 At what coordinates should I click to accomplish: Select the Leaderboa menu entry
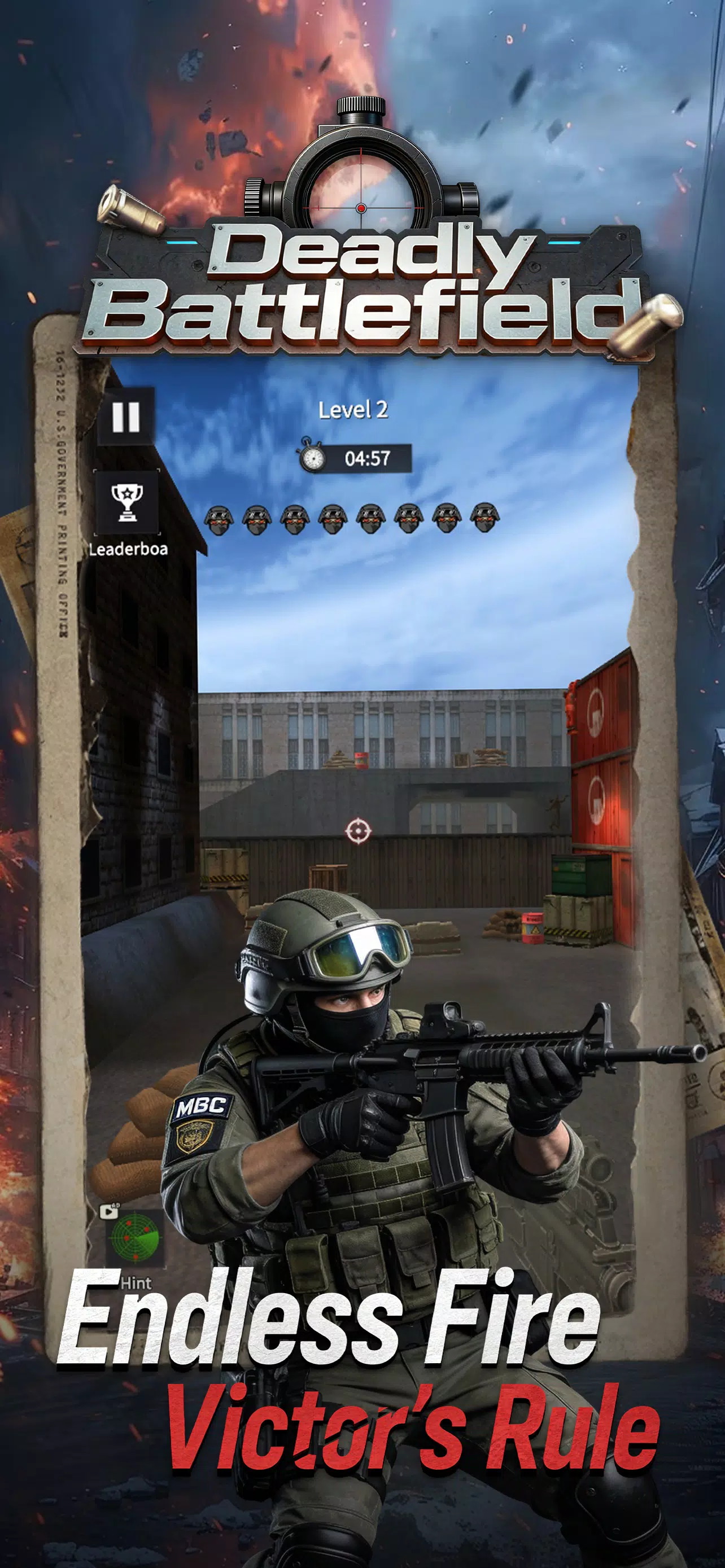coord(126,551)
